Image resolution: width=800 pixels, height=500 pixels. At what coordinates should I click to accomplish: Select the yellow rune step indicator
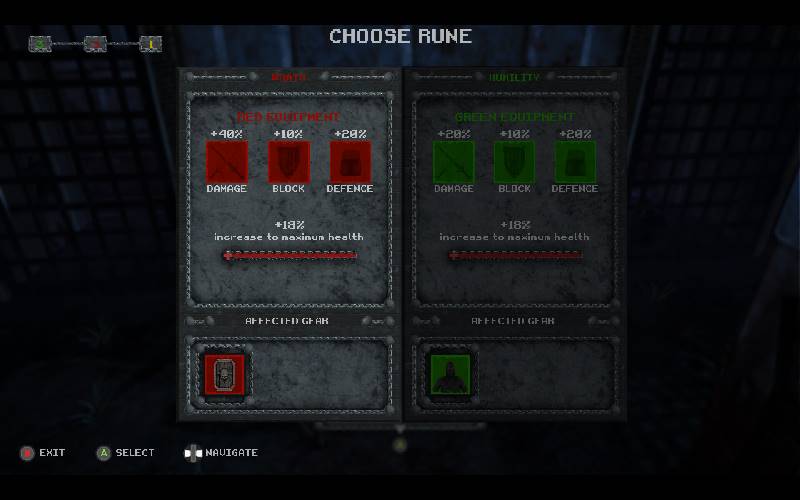(150, 43)
